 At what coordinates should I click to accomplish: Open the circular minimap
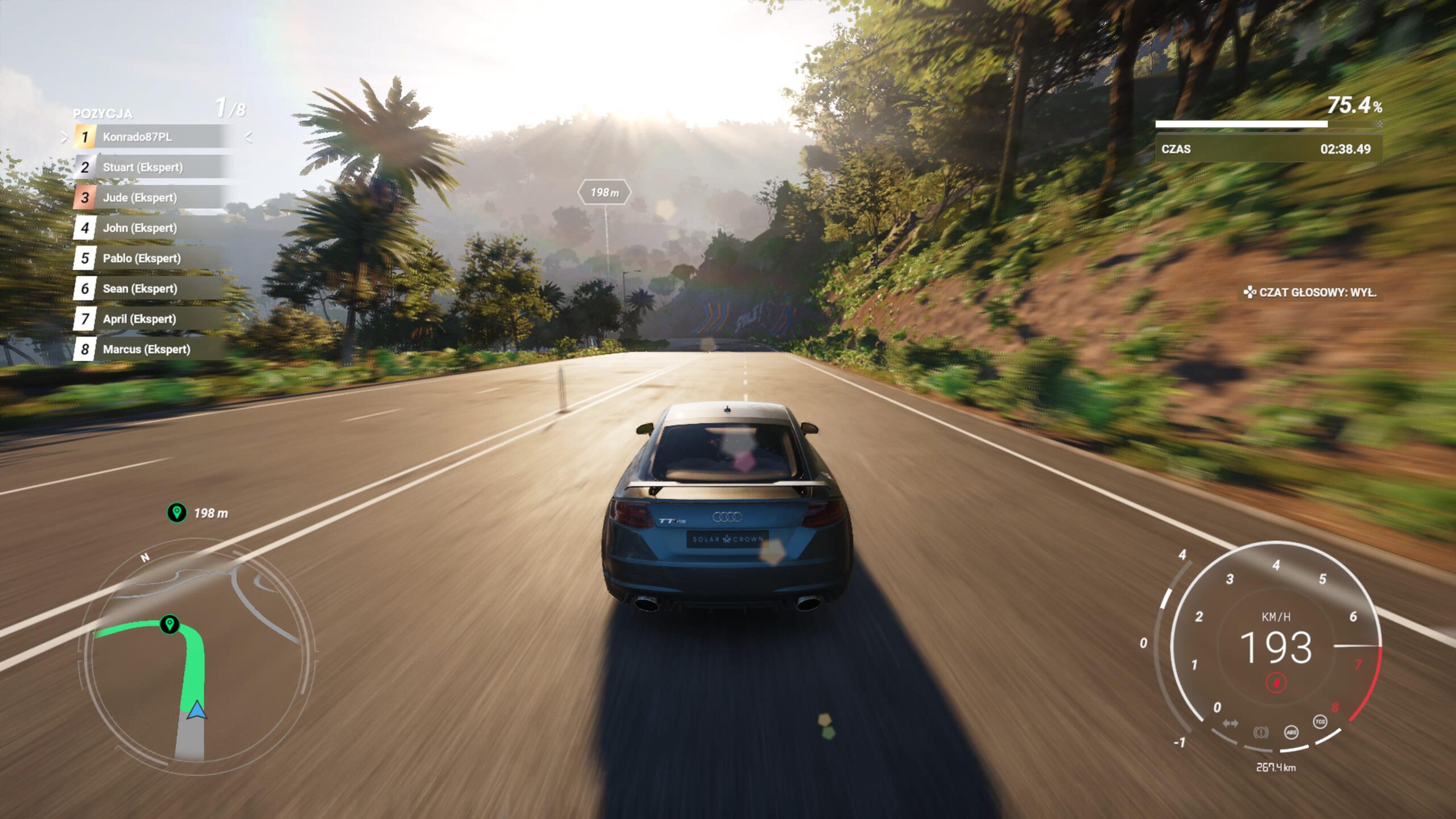coord(199,654)
